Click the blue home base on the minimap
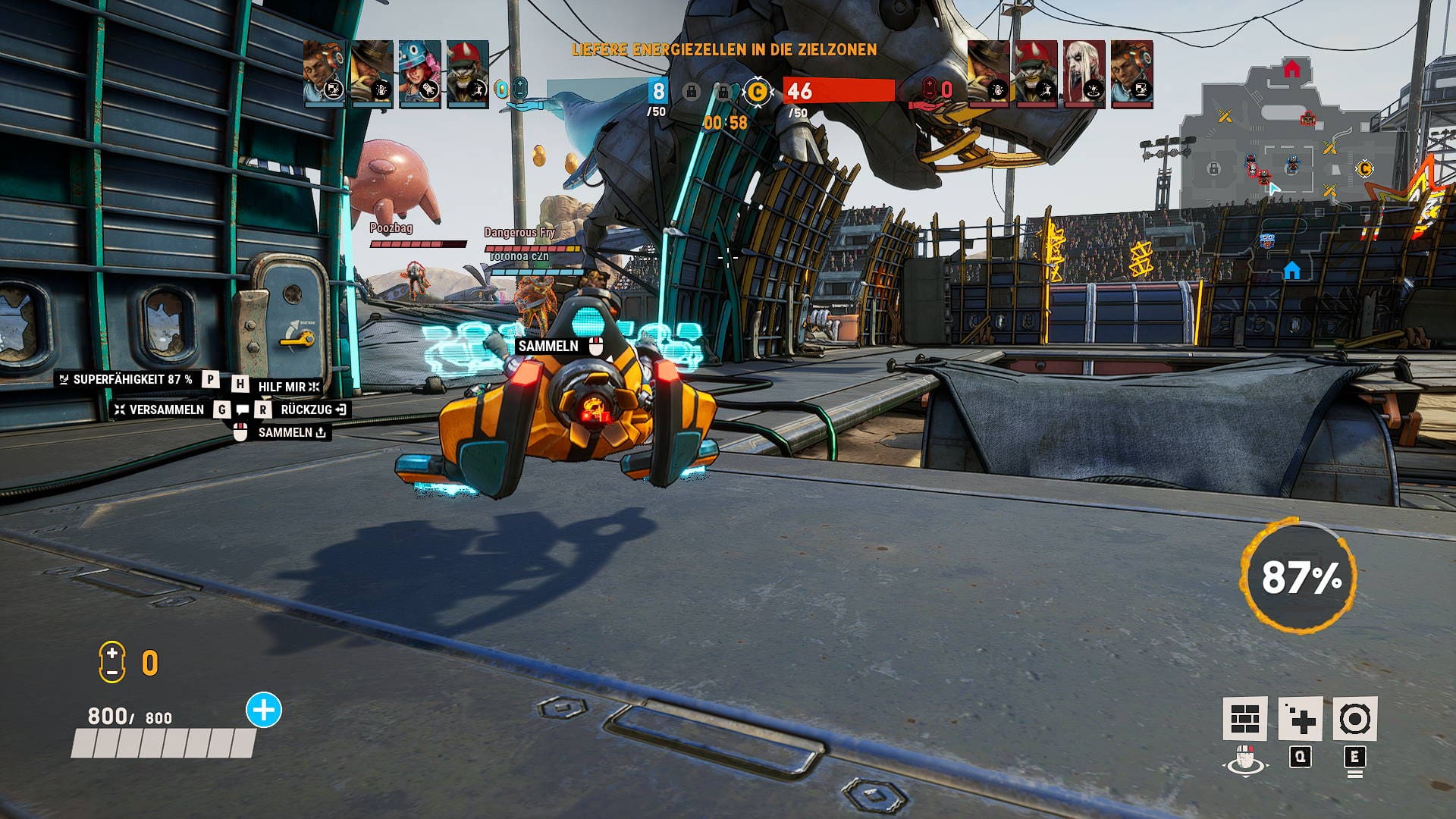 [1292, 270]
